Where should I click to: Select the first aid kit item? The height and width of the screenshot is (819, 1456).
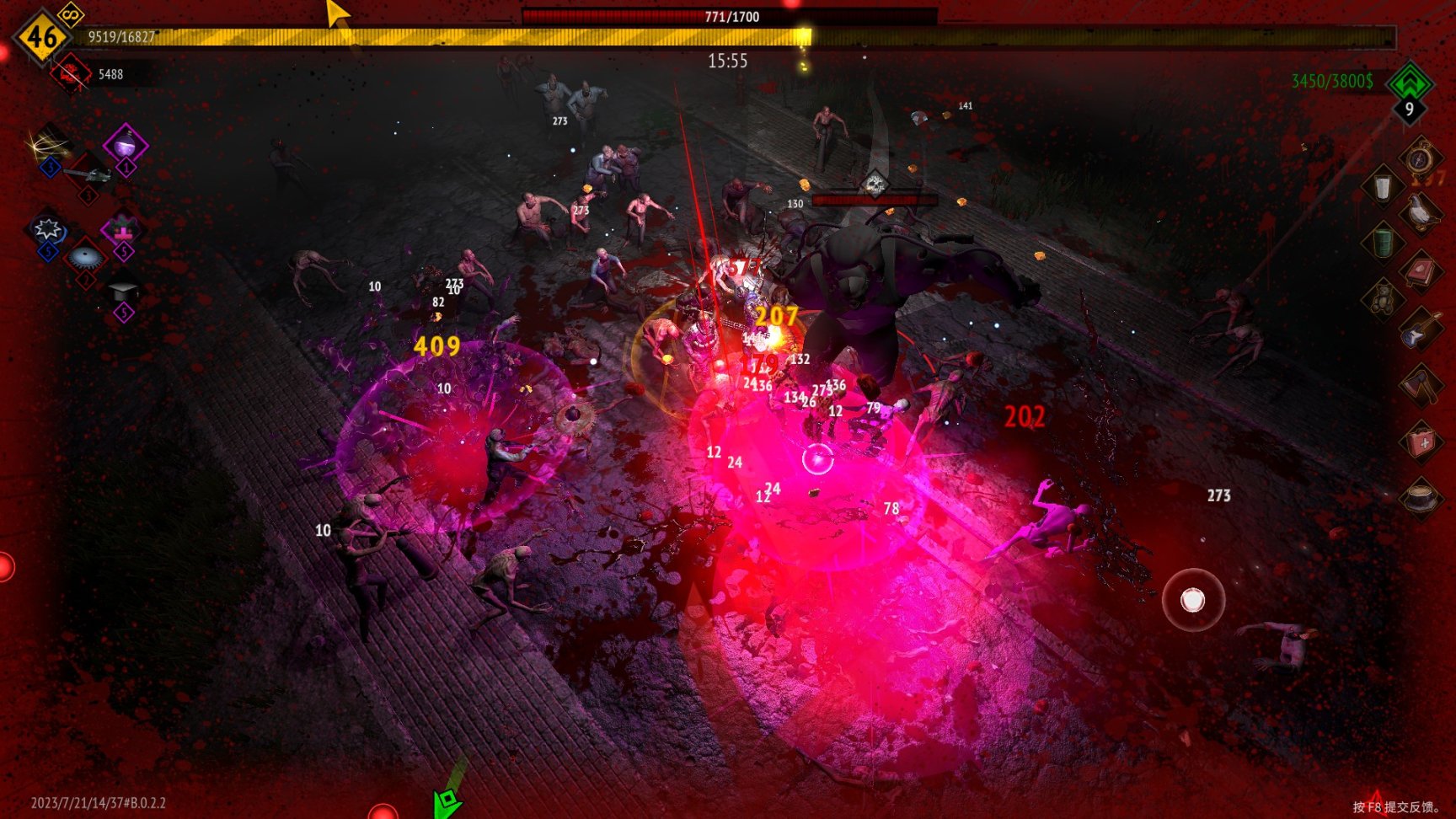point(1421,441)
